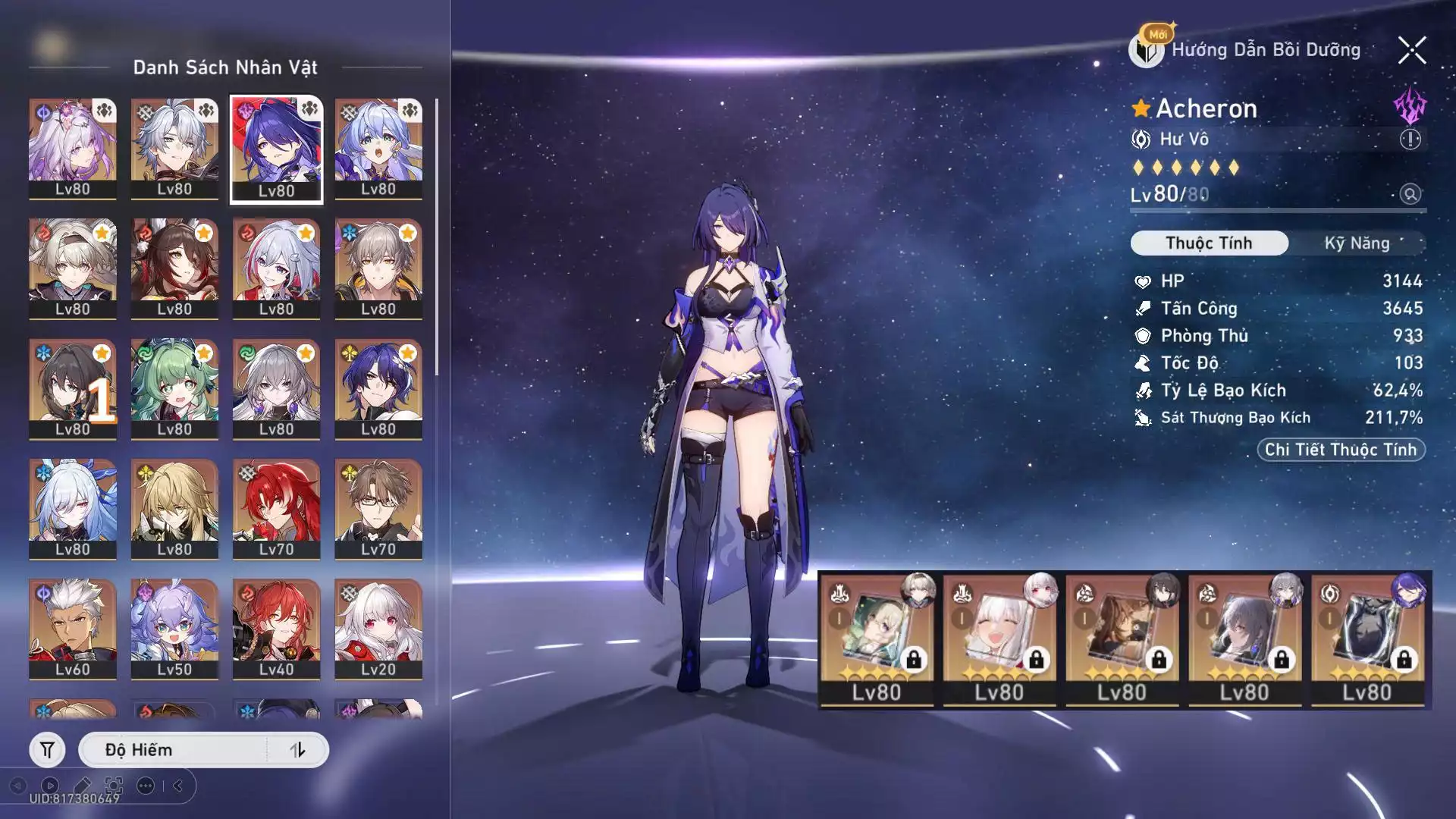Choose the green-haired Lv80 character portrait
The image size is (1456, 819).
(x=174, y=388)
